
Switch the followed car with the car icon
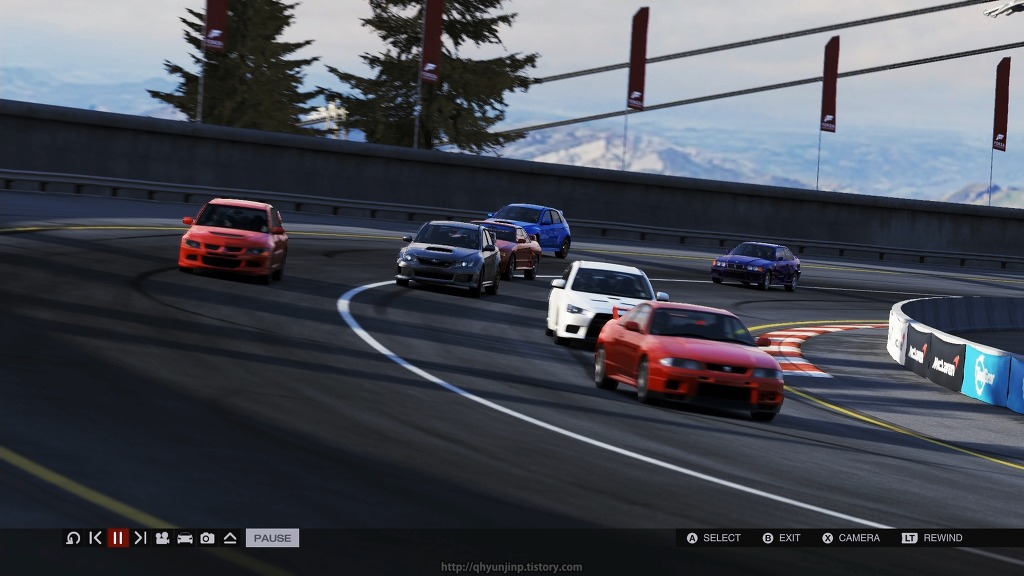[185, 538]
